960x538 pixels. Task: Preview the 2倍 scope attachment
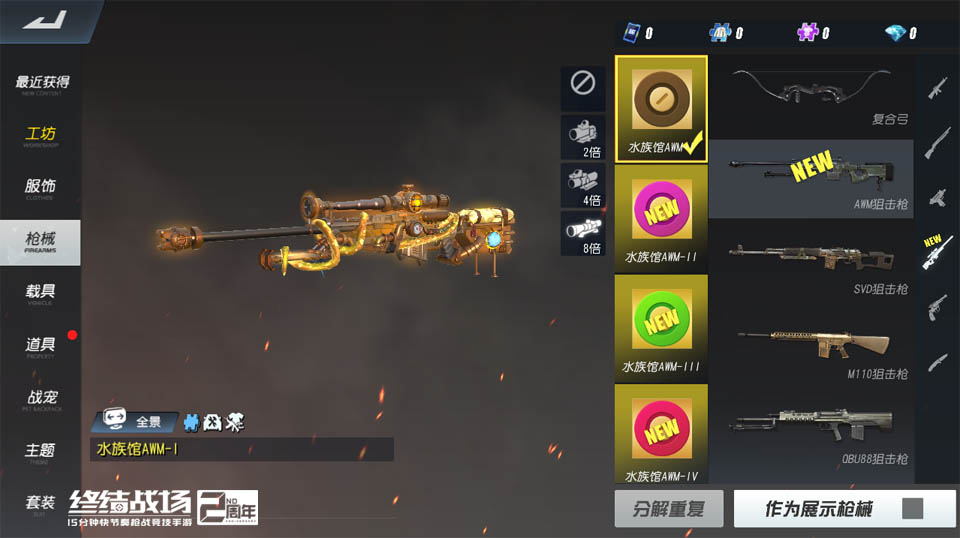pyautogui.click(x=583, y=136)
